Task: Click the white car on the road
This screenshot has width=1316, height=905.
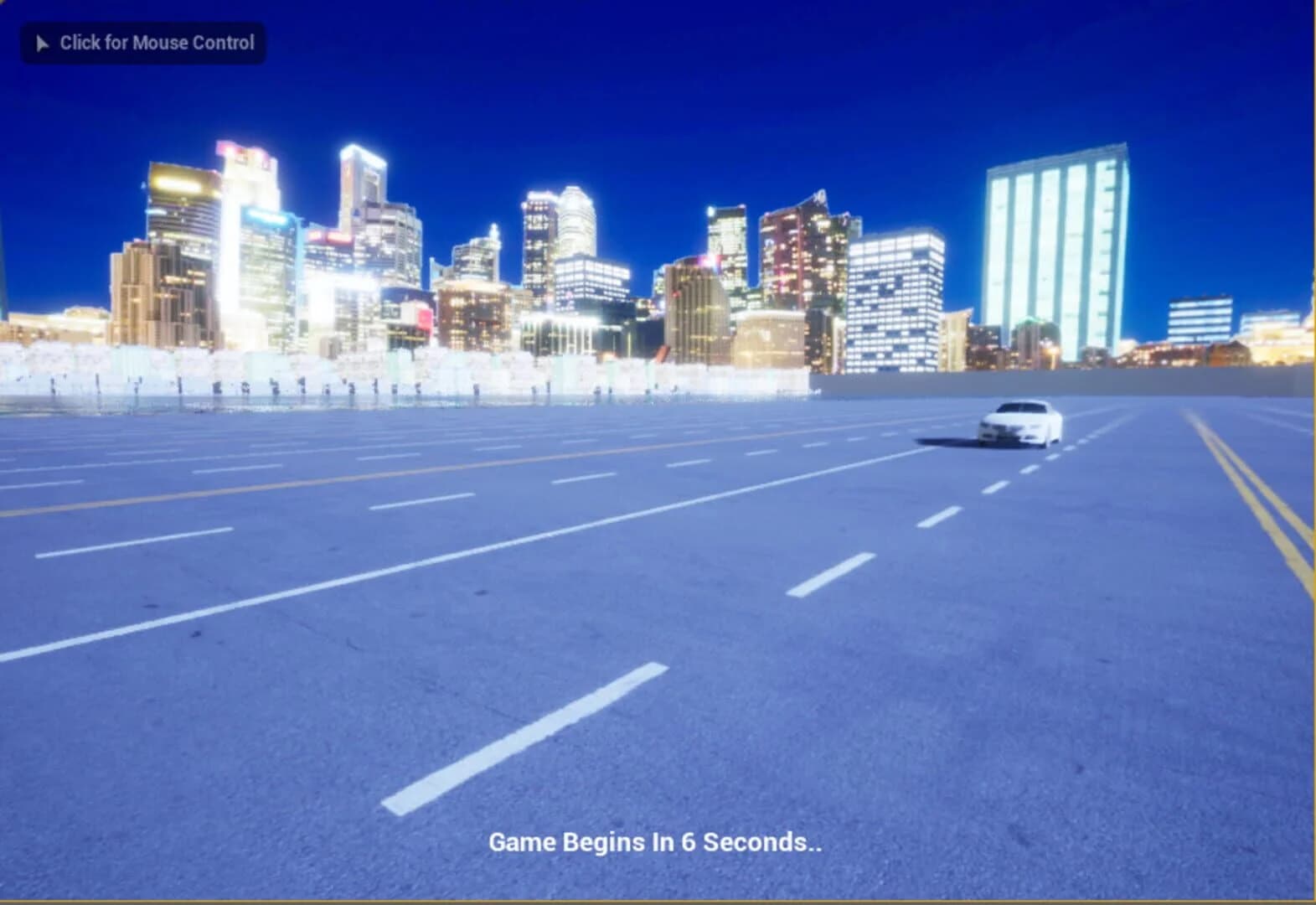Action: (x=1018, y=423)
